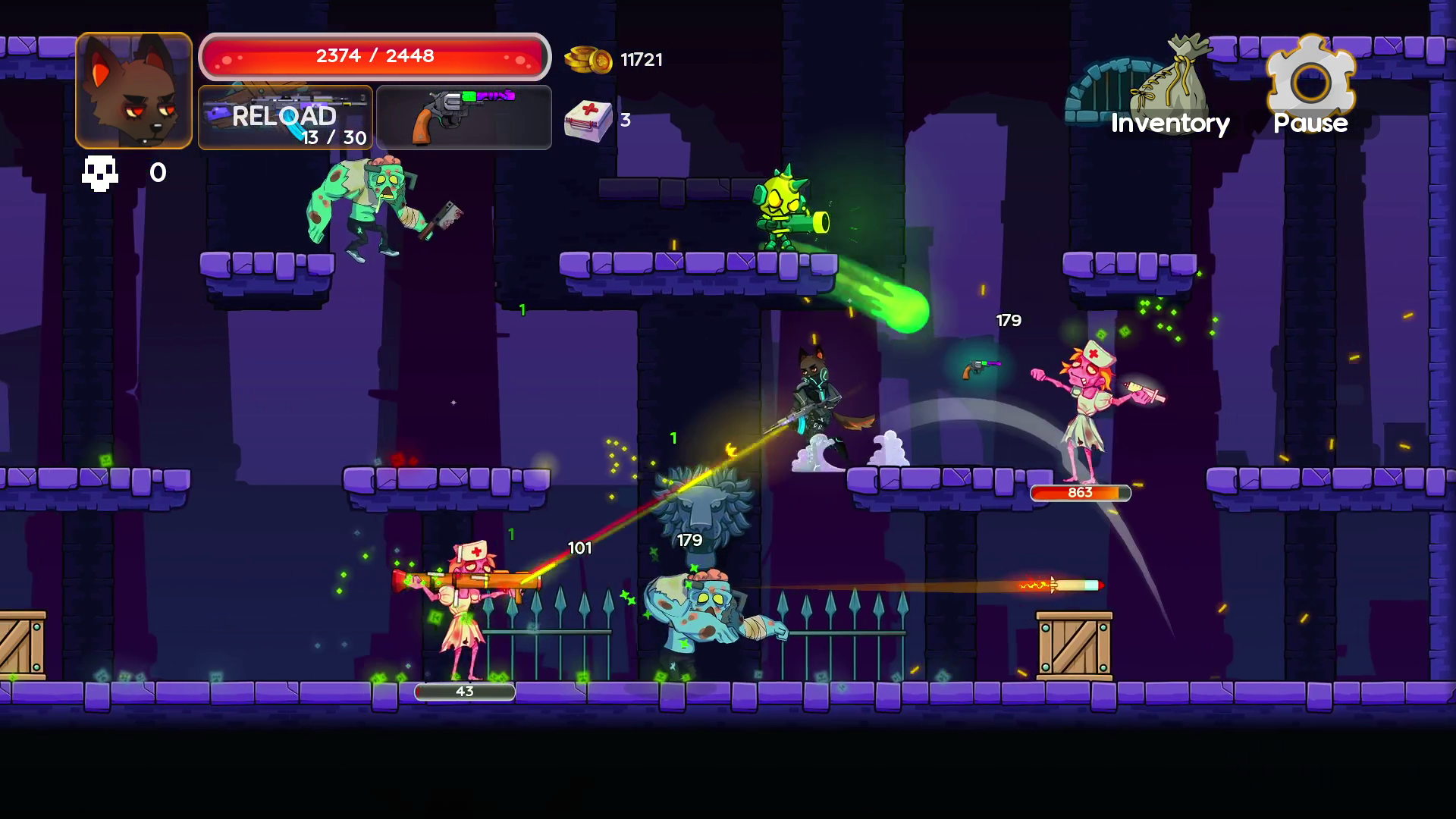Click the coin total reading 11721
Viewport: 1456px width, 819px height.
tap(641, 60)
